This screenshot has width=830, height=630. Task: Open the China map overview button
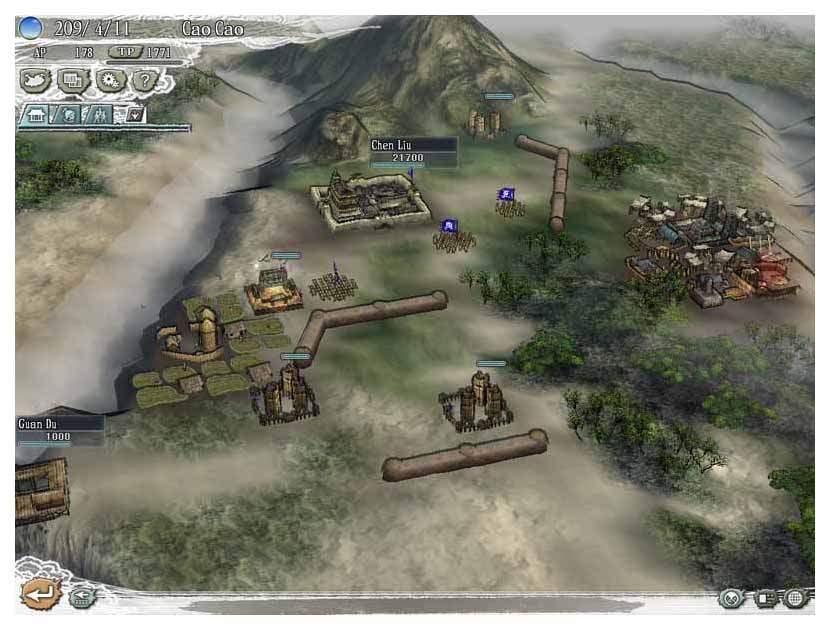click(x=36, y=79)
